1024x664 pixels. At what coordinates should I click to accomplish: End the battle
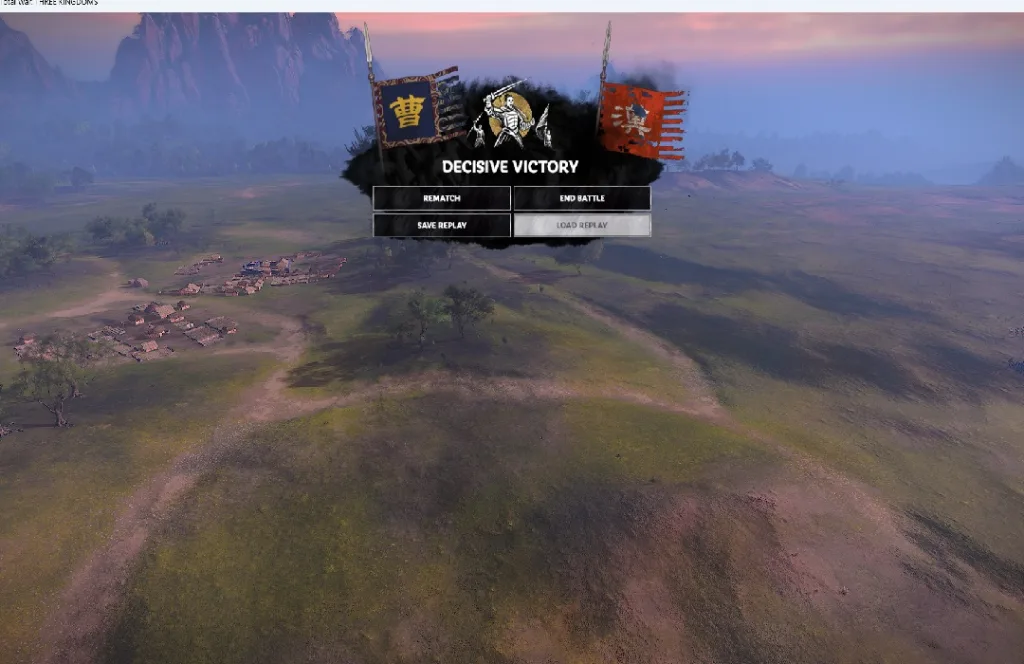coord(582,198)
